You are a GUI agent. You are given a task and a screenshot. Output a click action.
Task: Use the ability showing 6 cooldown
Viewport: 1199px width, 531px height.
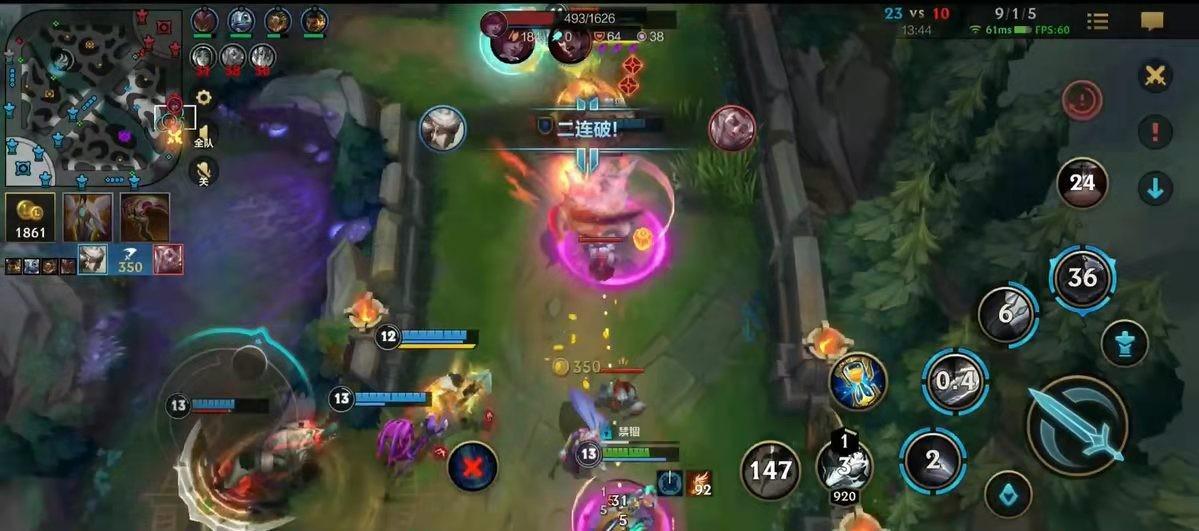[1007, 314]
